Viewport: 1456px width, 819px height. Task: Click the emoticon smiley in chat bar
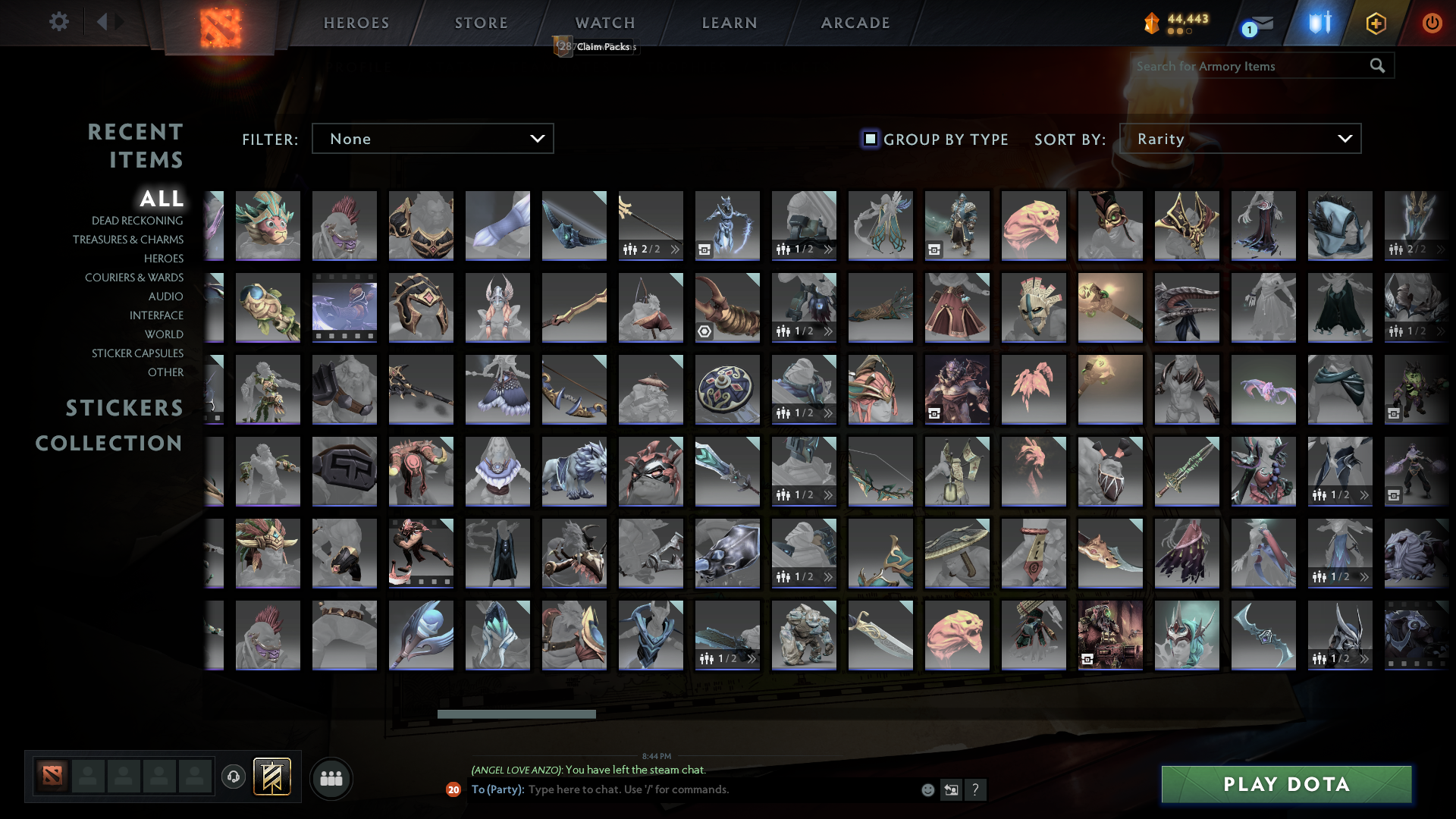[927, 789]
